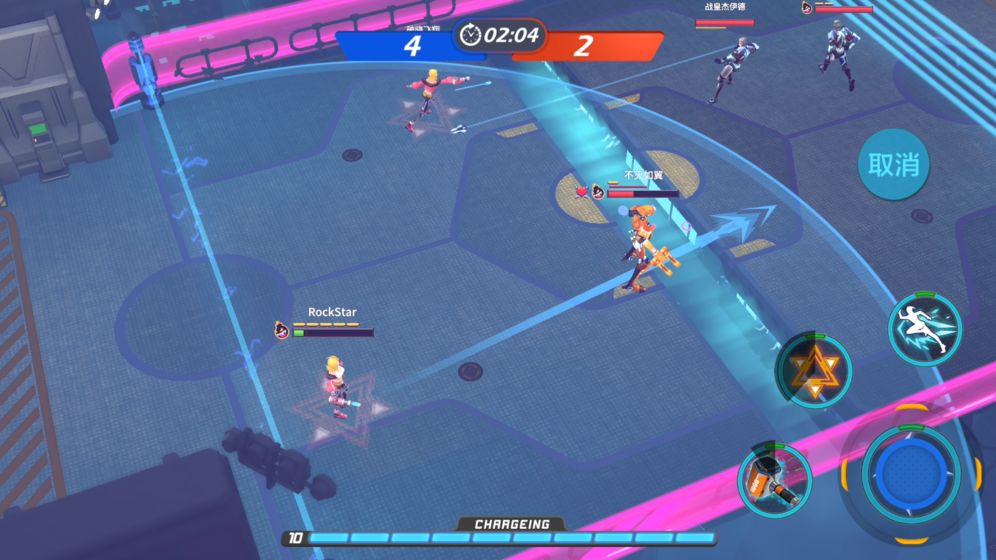Activate the sprint dash ability
The height and width of the screenshot is (560, 996).
pos(924,329)
